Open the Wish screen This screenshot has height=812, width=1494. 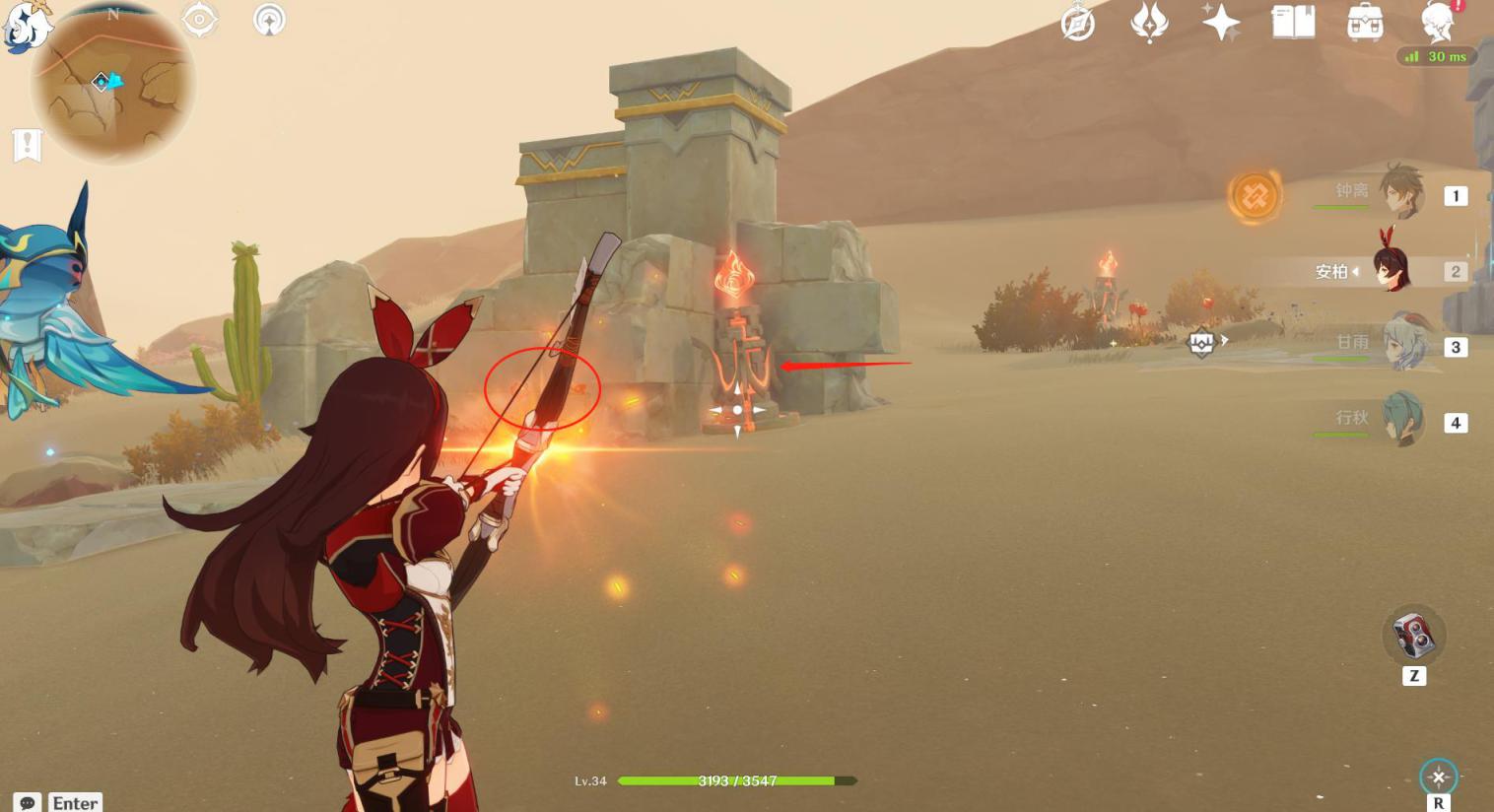(x=1148, y=23)
